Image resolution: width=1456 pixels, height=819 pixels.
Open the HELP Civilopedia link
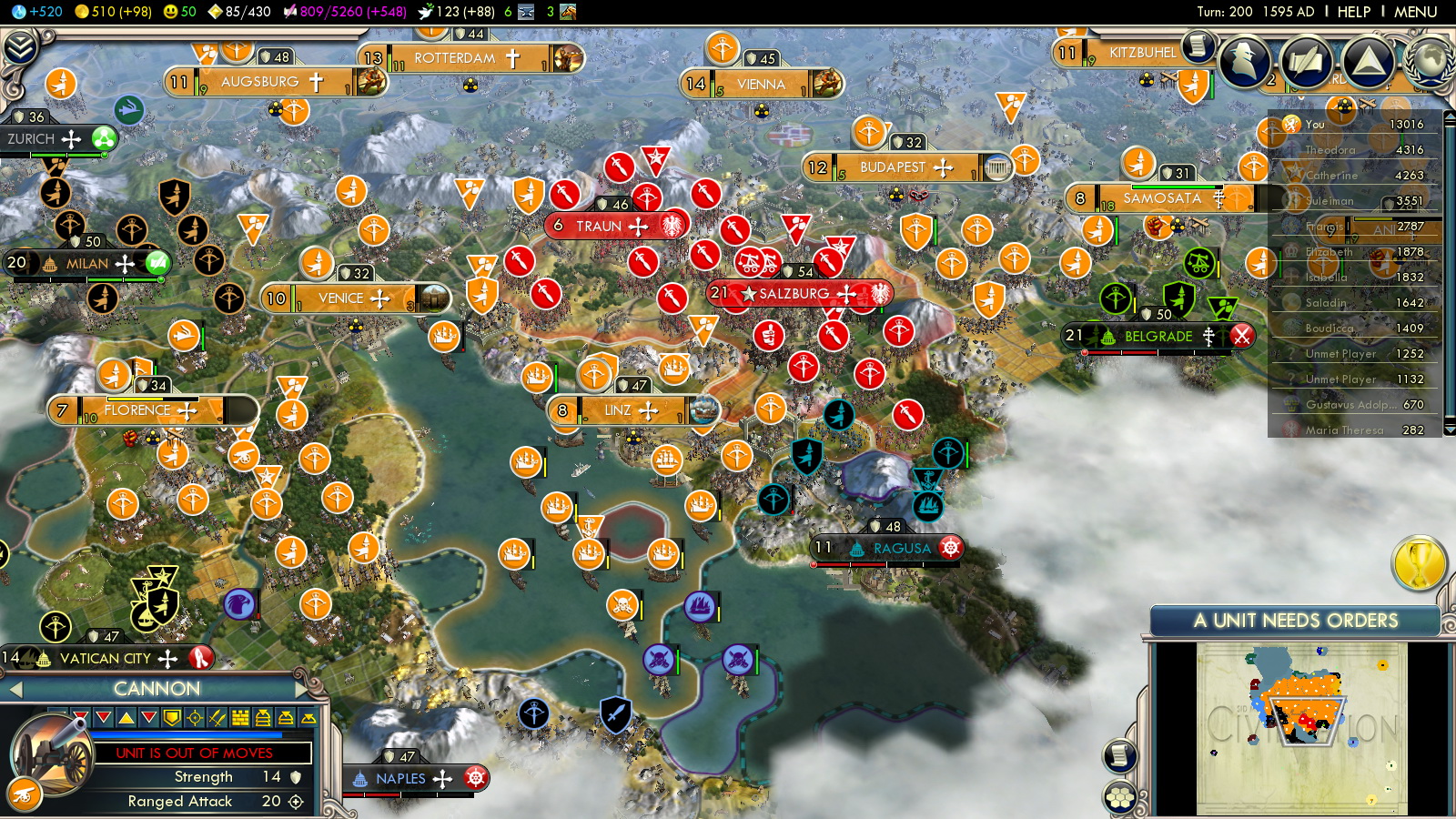coord(1353,12)
